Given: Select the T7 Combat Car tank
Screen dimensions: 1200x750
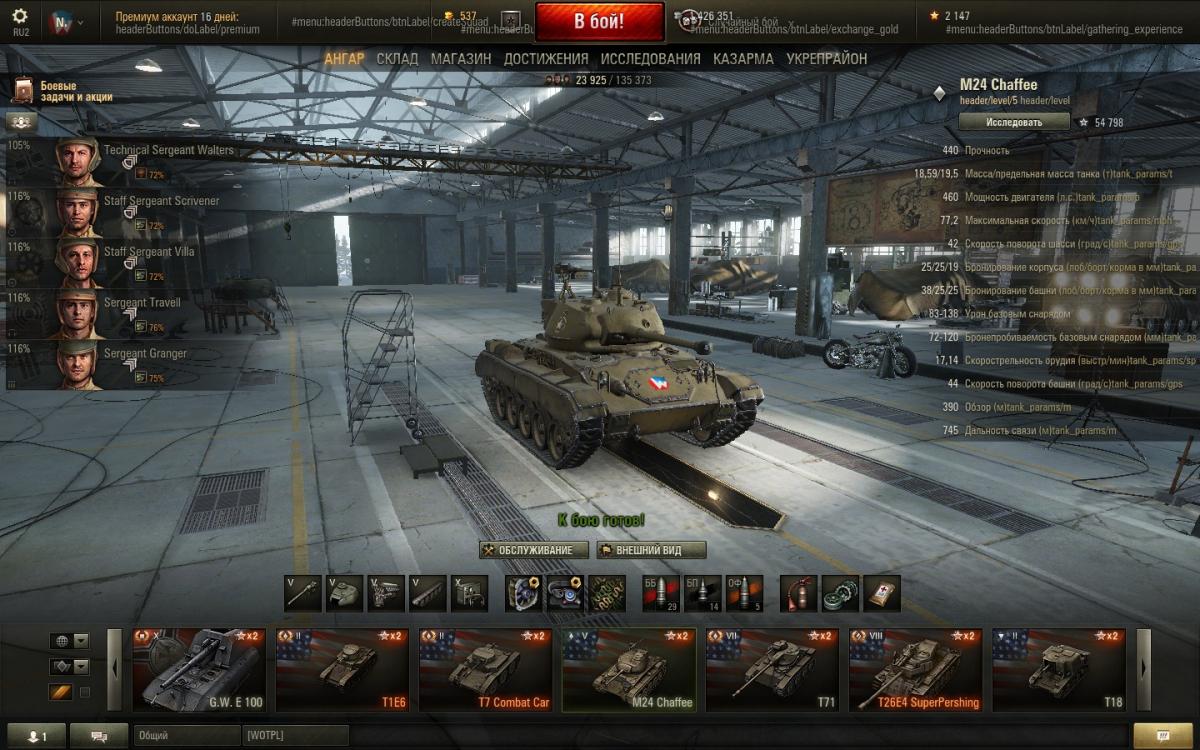Looking at the screenshot, I should click(x=485, y=669).
